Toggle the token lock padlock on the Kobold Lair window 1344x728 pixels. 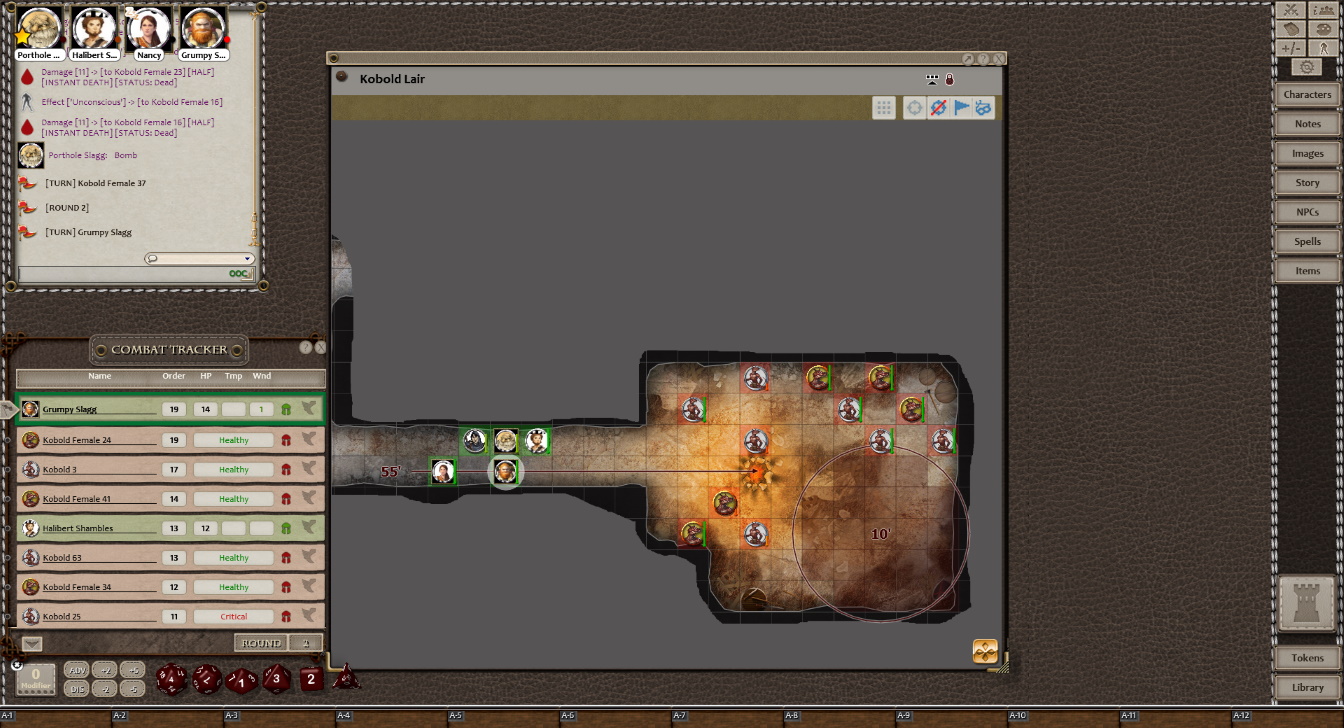pyautogui.click(x=948, y=78)
